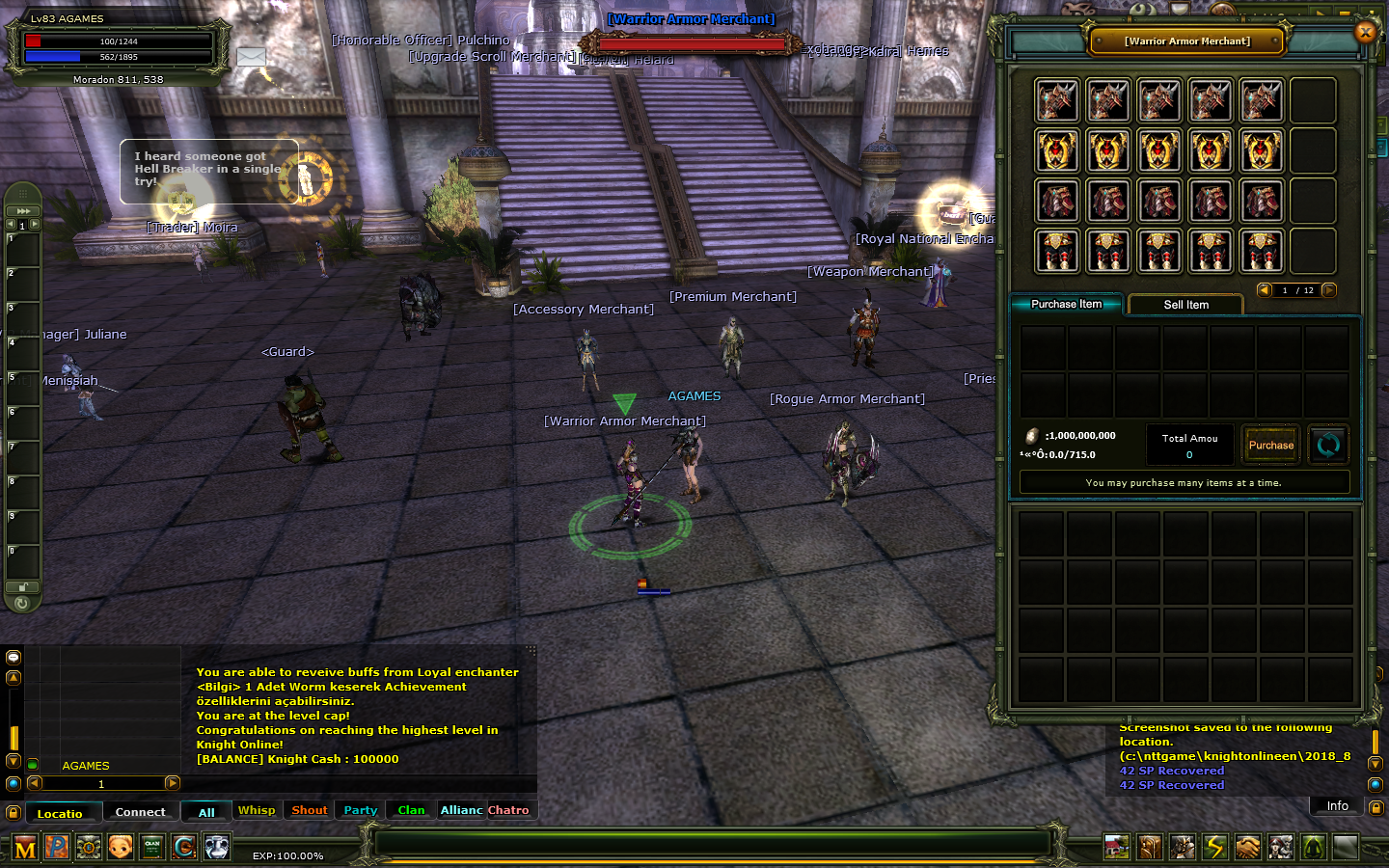Show the Clan chat tab
Screen dimensions: 1389x868
[411, 810]
